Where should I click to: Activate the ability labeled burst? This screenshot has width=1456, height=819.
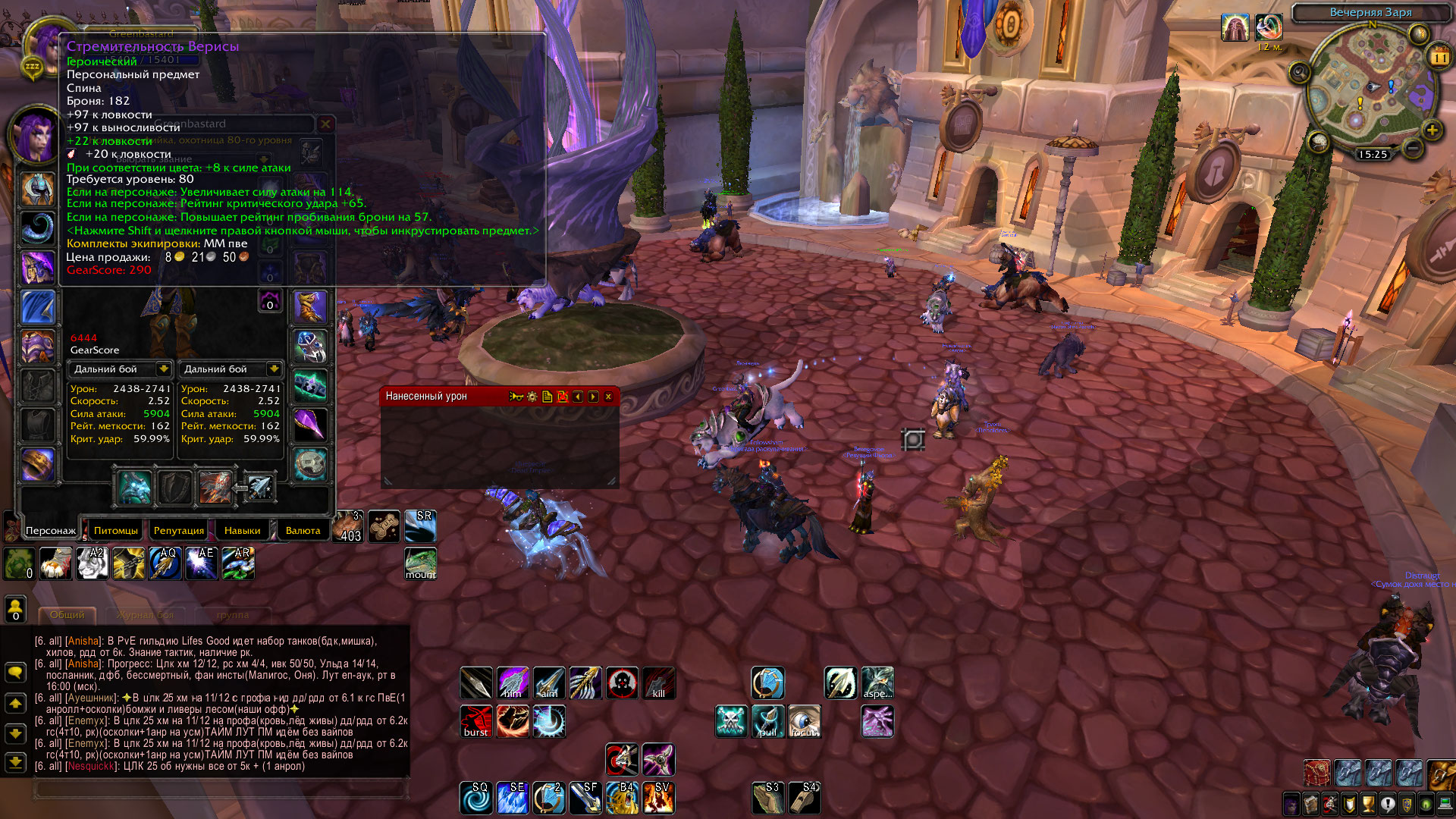click(x=476, y=721)
